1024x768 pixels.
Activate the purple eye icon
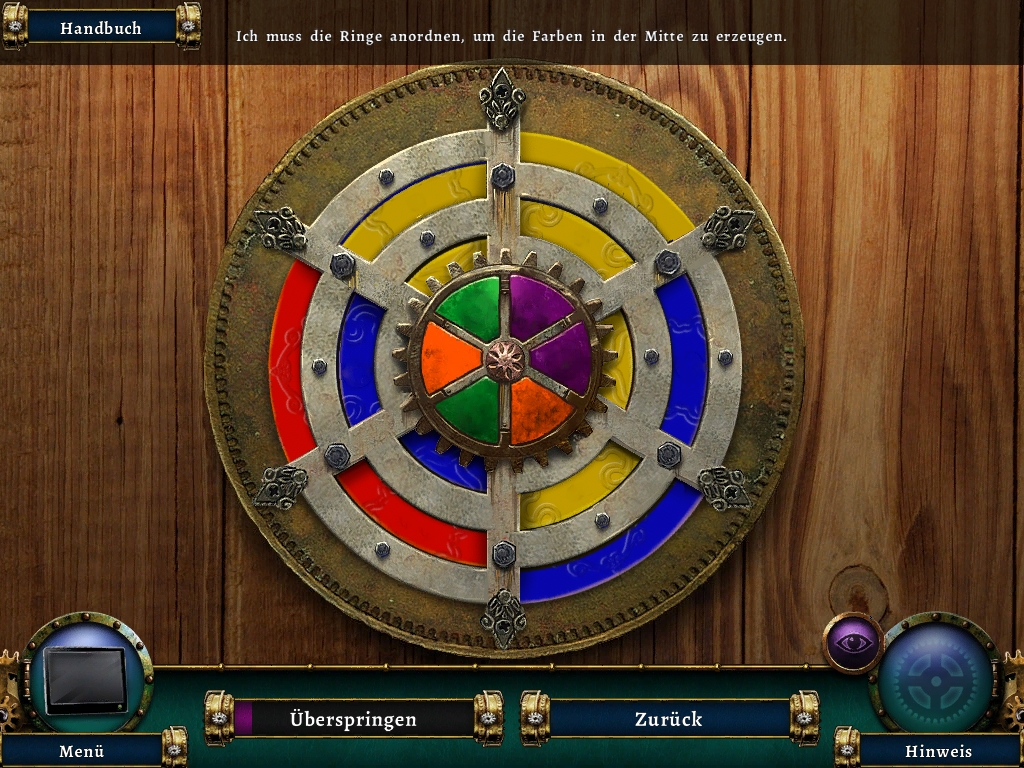click(x=853, y=642)
